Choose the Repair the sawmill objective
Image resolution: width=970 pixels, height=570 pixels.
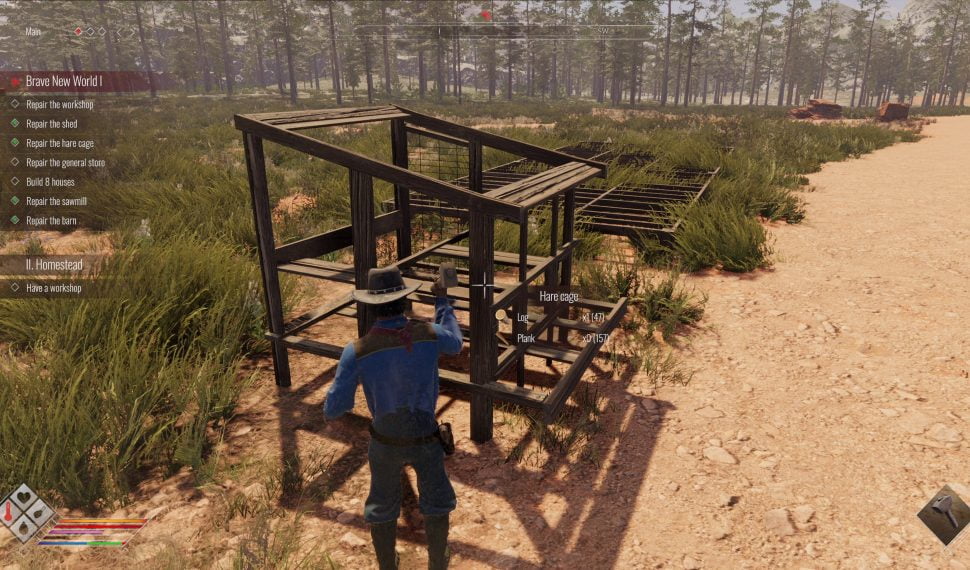[x=58, y=201]
